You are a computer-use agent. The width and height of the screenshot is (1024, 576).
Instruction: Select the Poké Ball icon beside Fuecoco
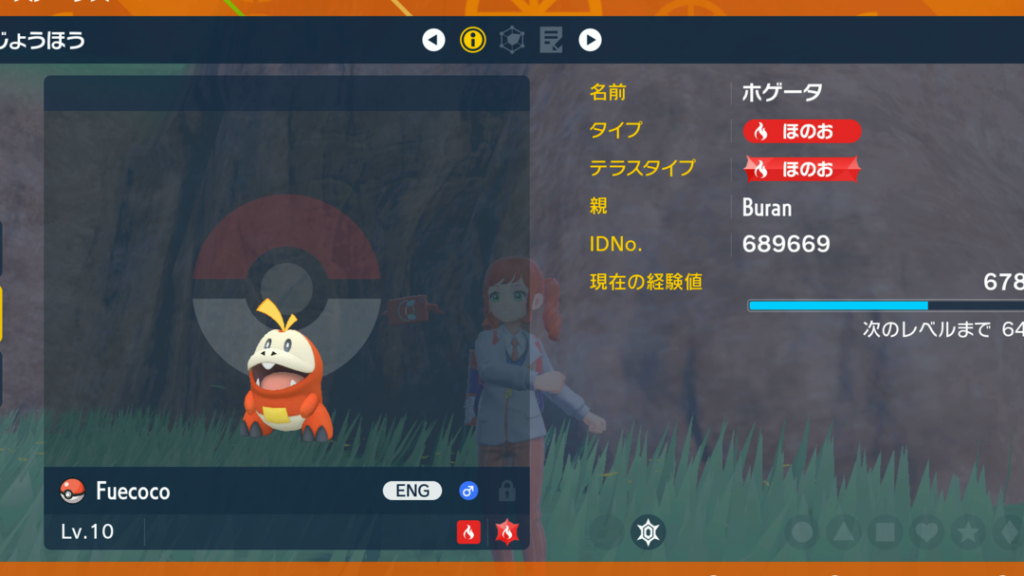tap(72, 491)
